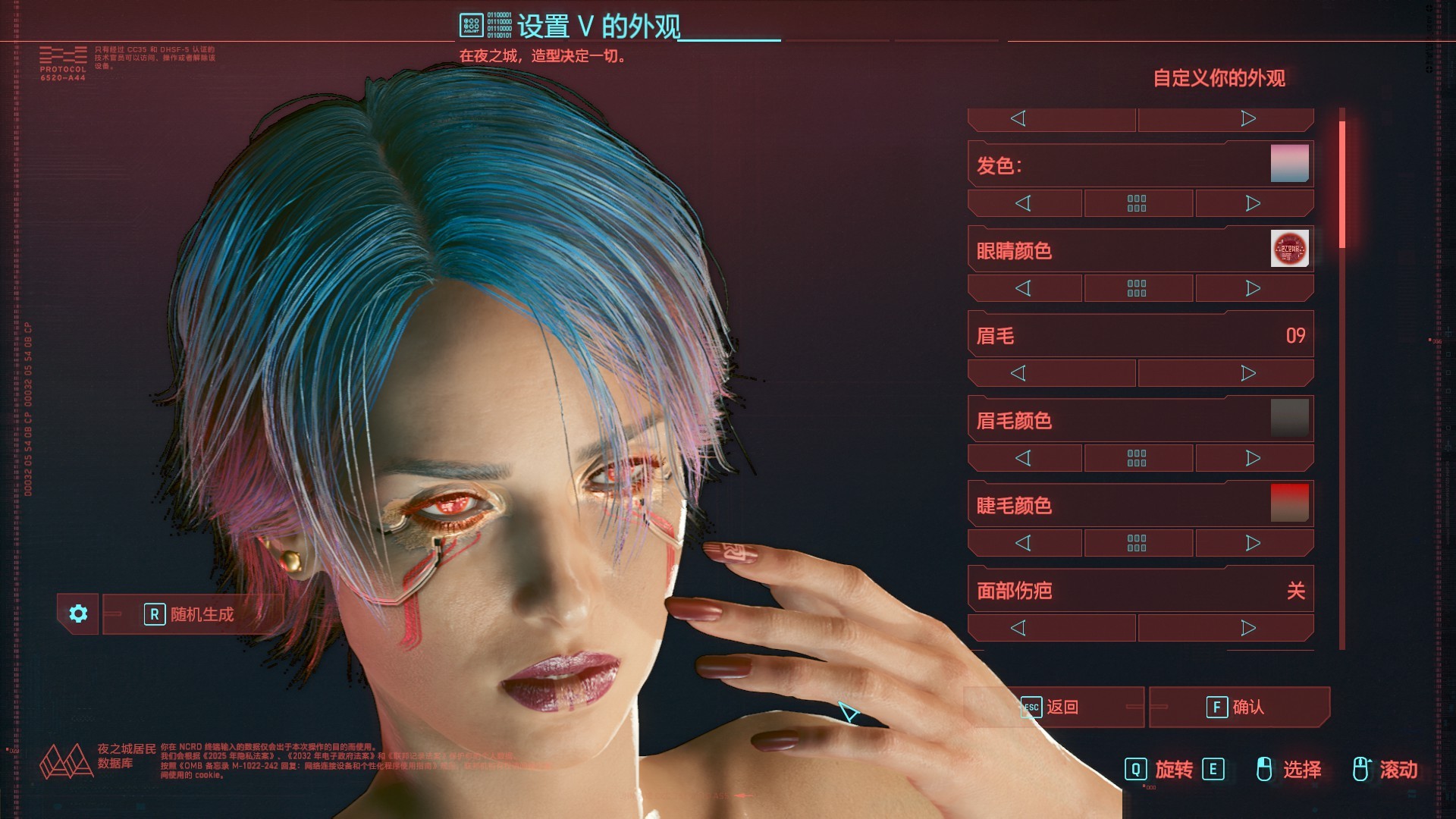Open the gear settings icon

(x=78, y=613)
